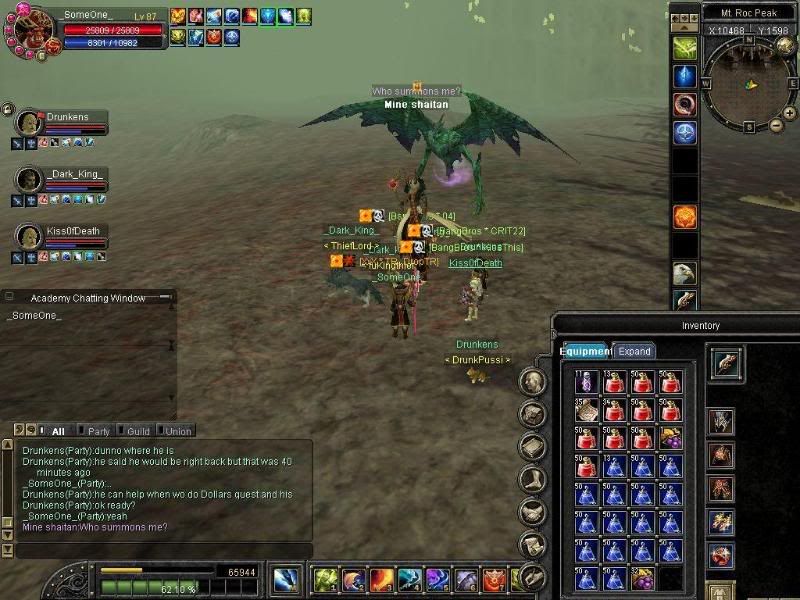Show the All chat tab

(x=58, y=431)
